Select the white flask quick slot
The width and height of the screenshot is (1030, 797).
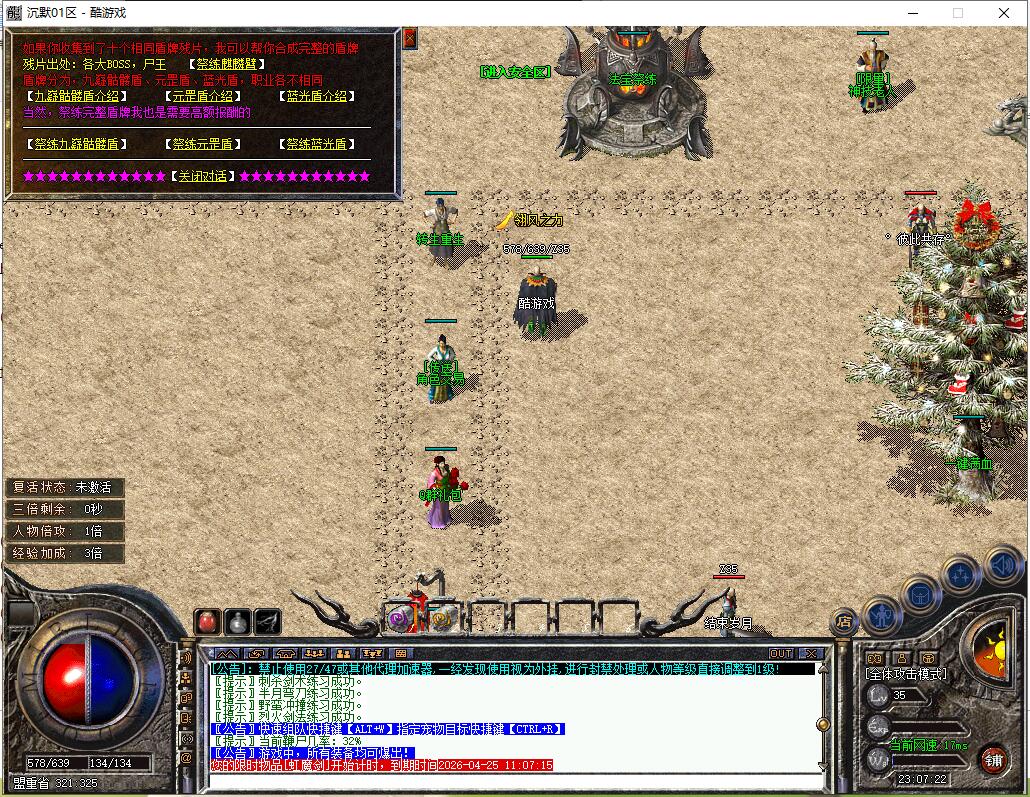pyautogui.click(x=237, y=621)
